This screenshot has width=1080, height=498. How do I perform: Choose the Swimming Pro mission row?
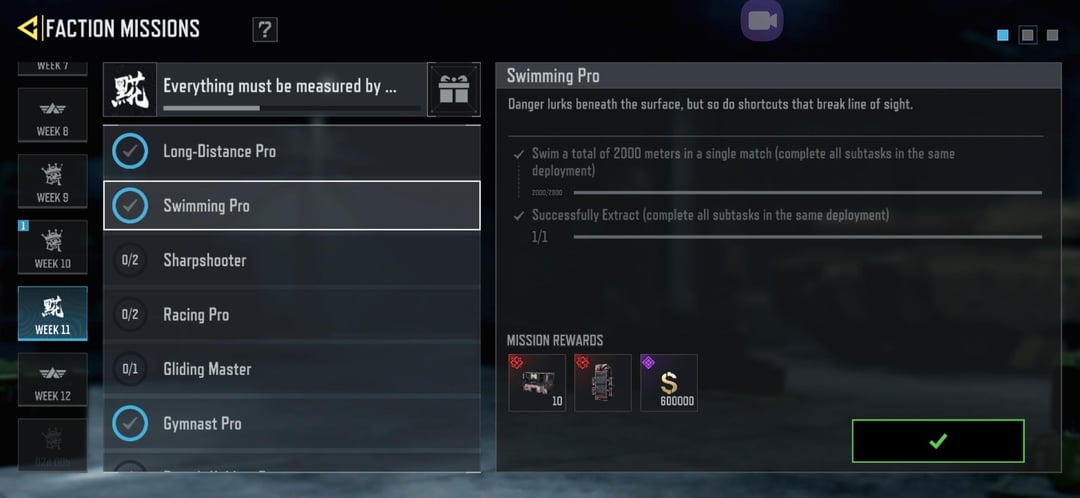click(291, 206)
